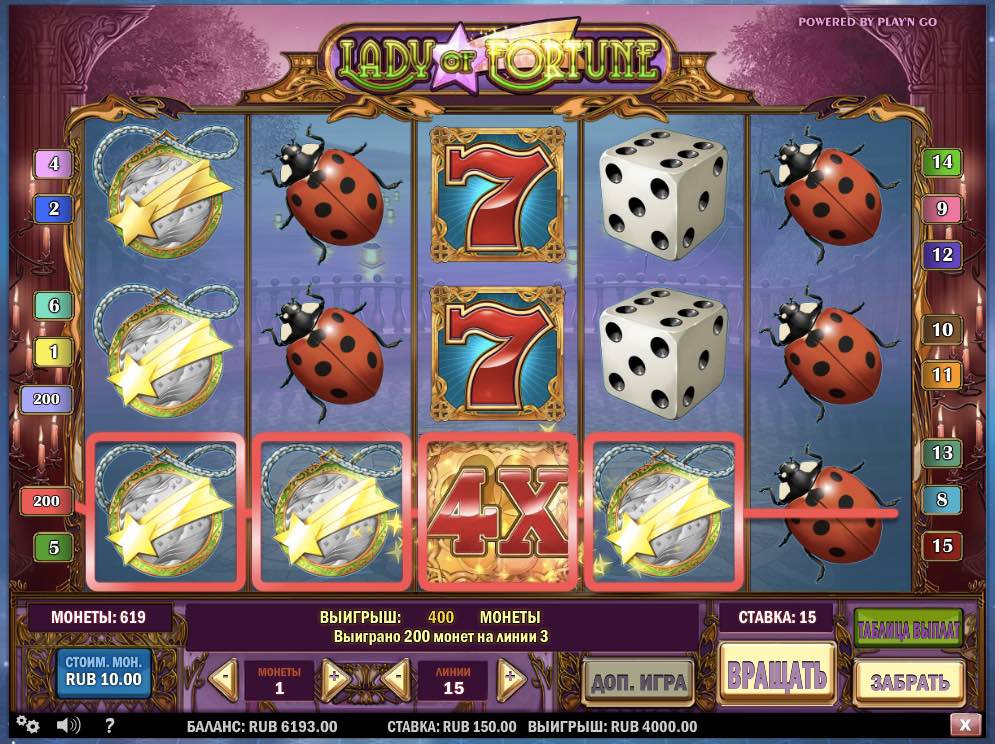Collect winnings with the ЗАБРАТЬ button
The width and height of the screenshot is (995, 744).
908,682
